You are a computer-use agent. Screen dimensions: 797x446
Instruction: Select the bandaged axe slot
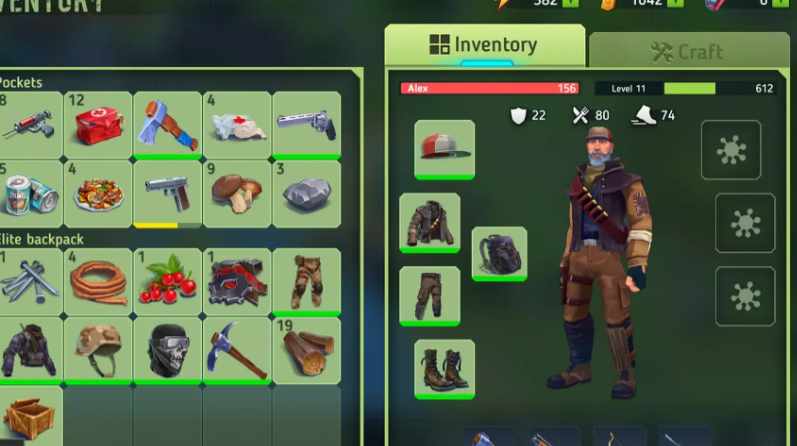coord(167,124)
